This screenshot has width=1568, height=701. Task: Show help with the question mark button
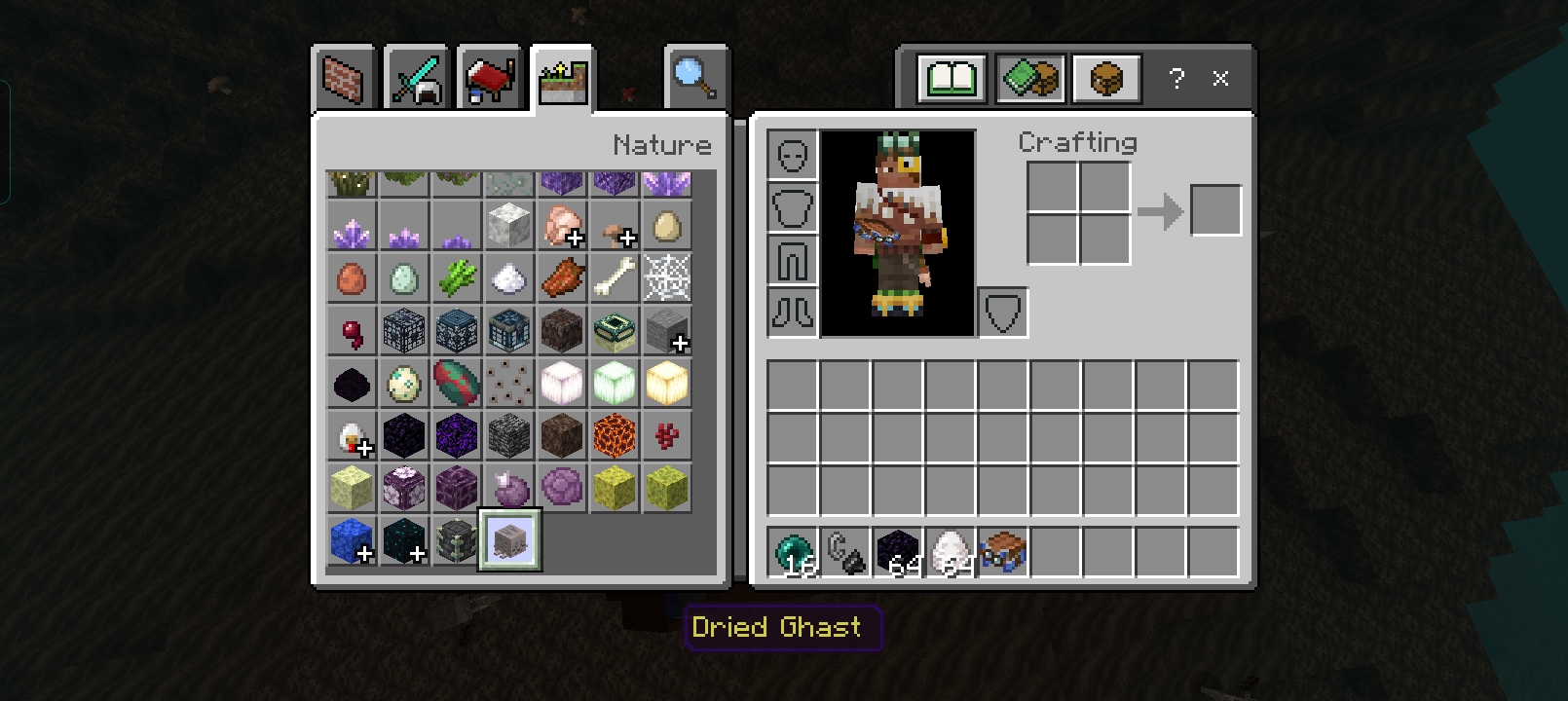(x=1176, y=79)
